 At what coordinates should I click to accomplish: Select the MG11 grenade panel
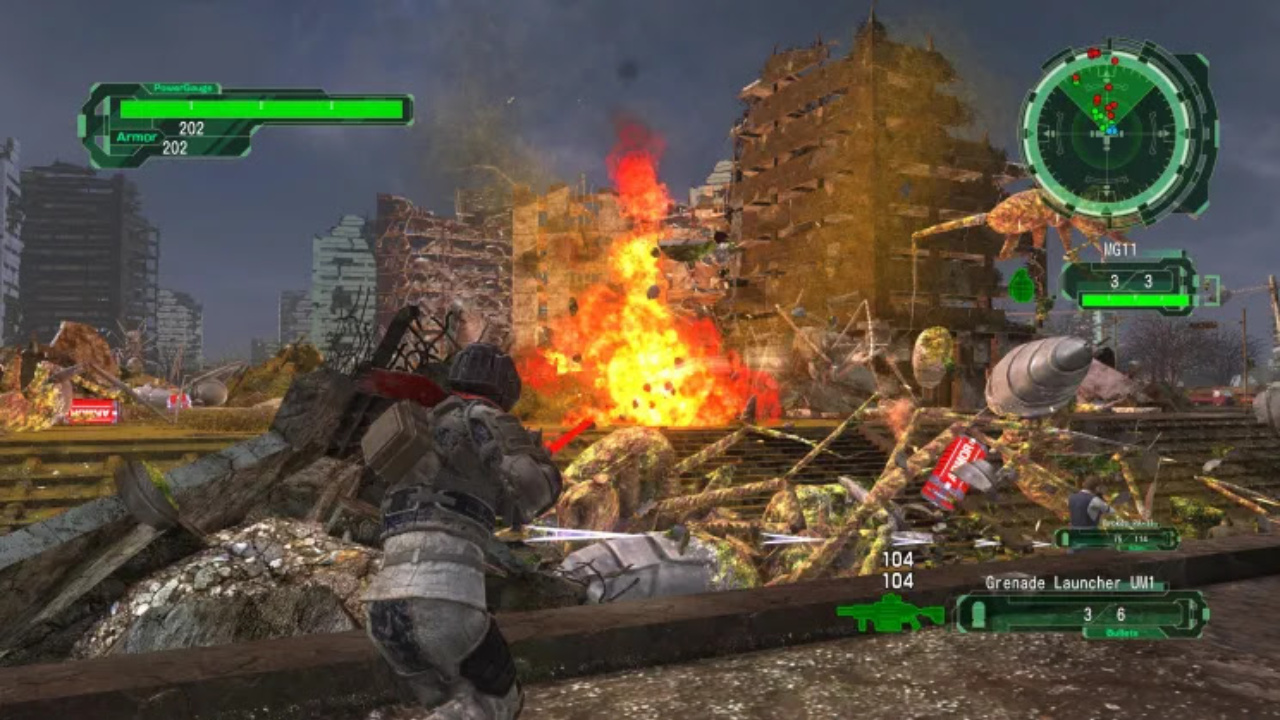pyautogui.click(x=1130, y=284)
